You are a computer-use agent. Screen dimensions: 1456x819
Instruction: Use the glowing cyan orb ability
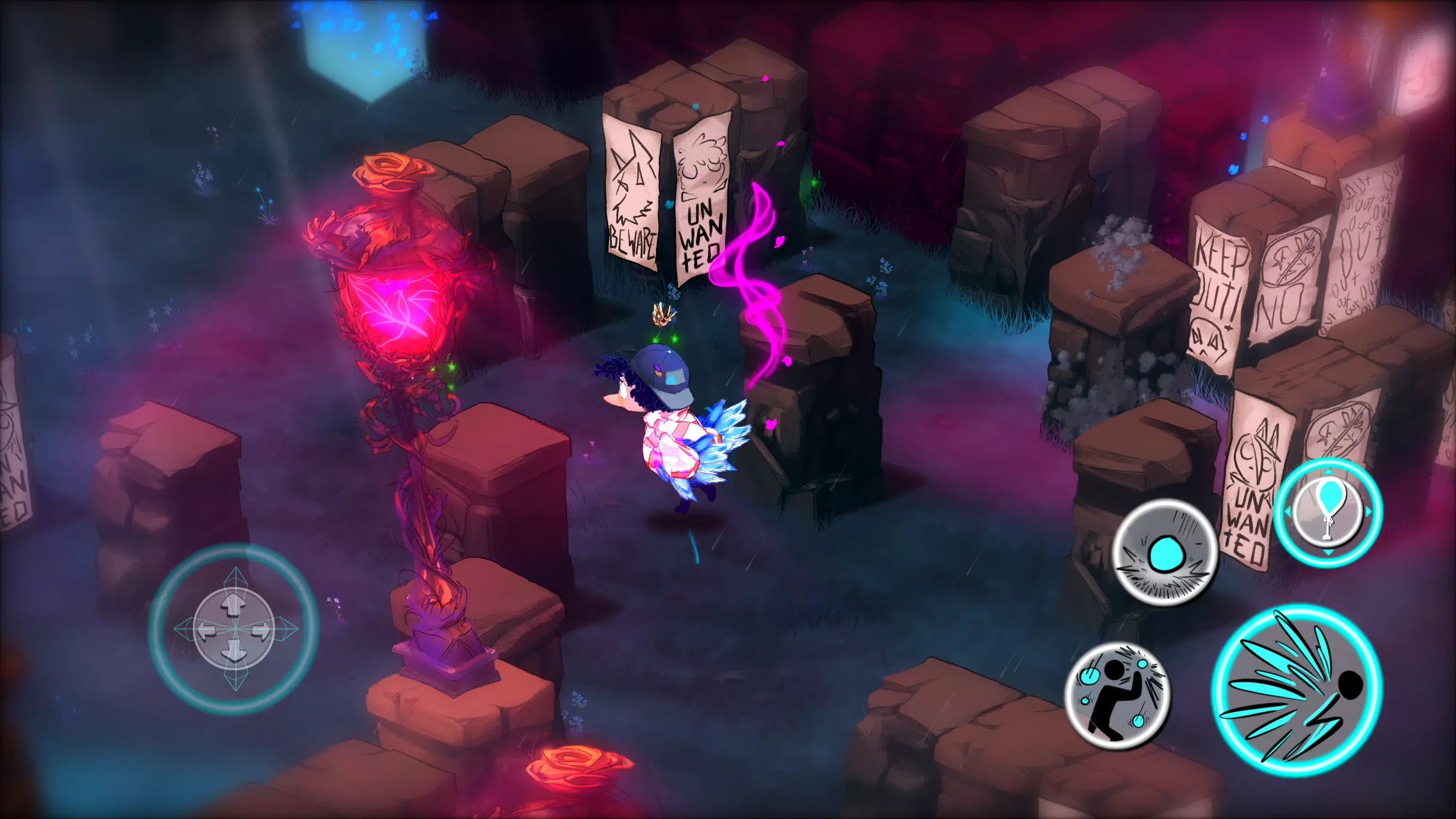pos(1164,551)
